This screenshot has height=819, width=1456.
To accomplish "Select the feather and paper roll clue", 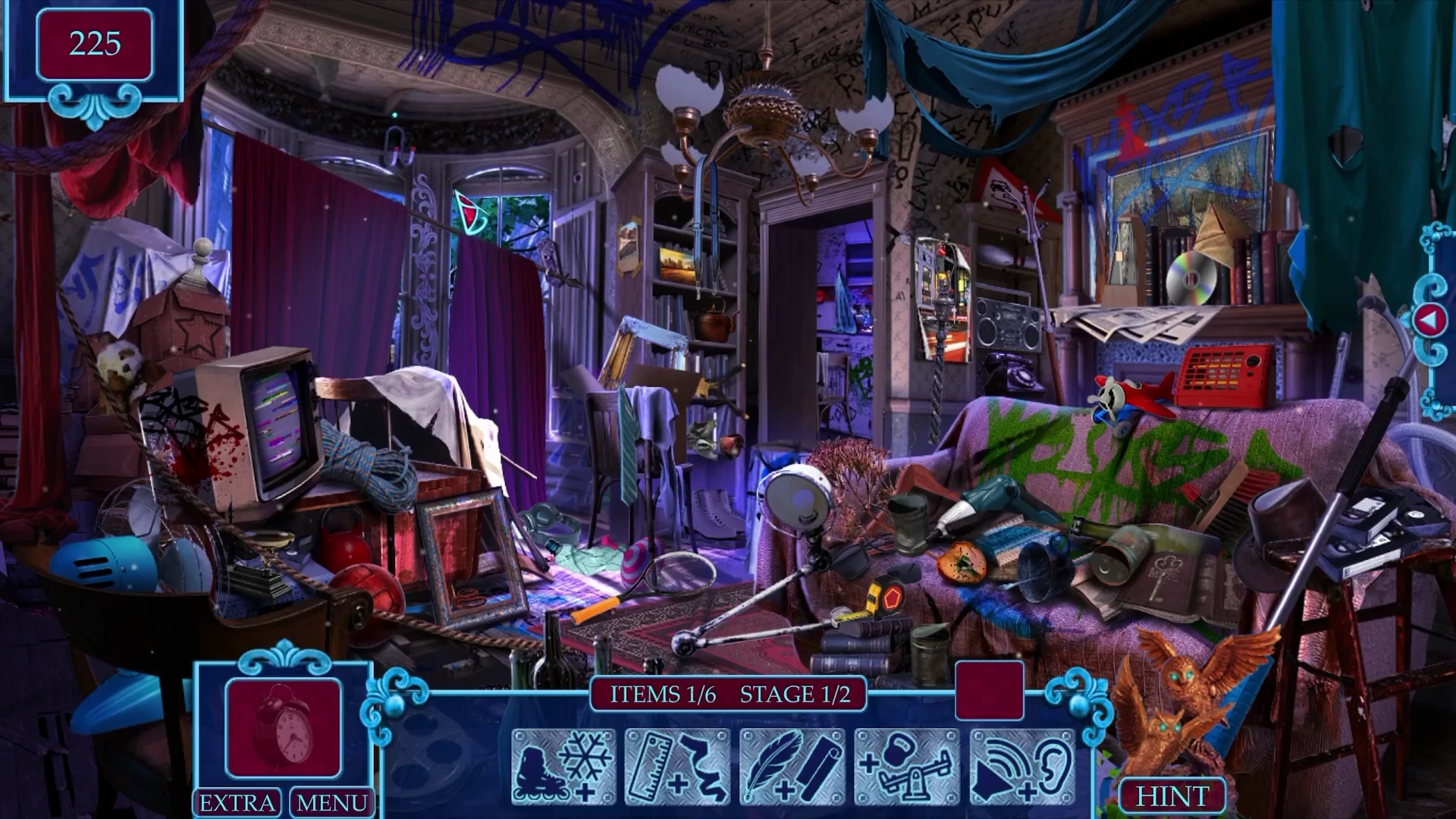I will (792, 766).
